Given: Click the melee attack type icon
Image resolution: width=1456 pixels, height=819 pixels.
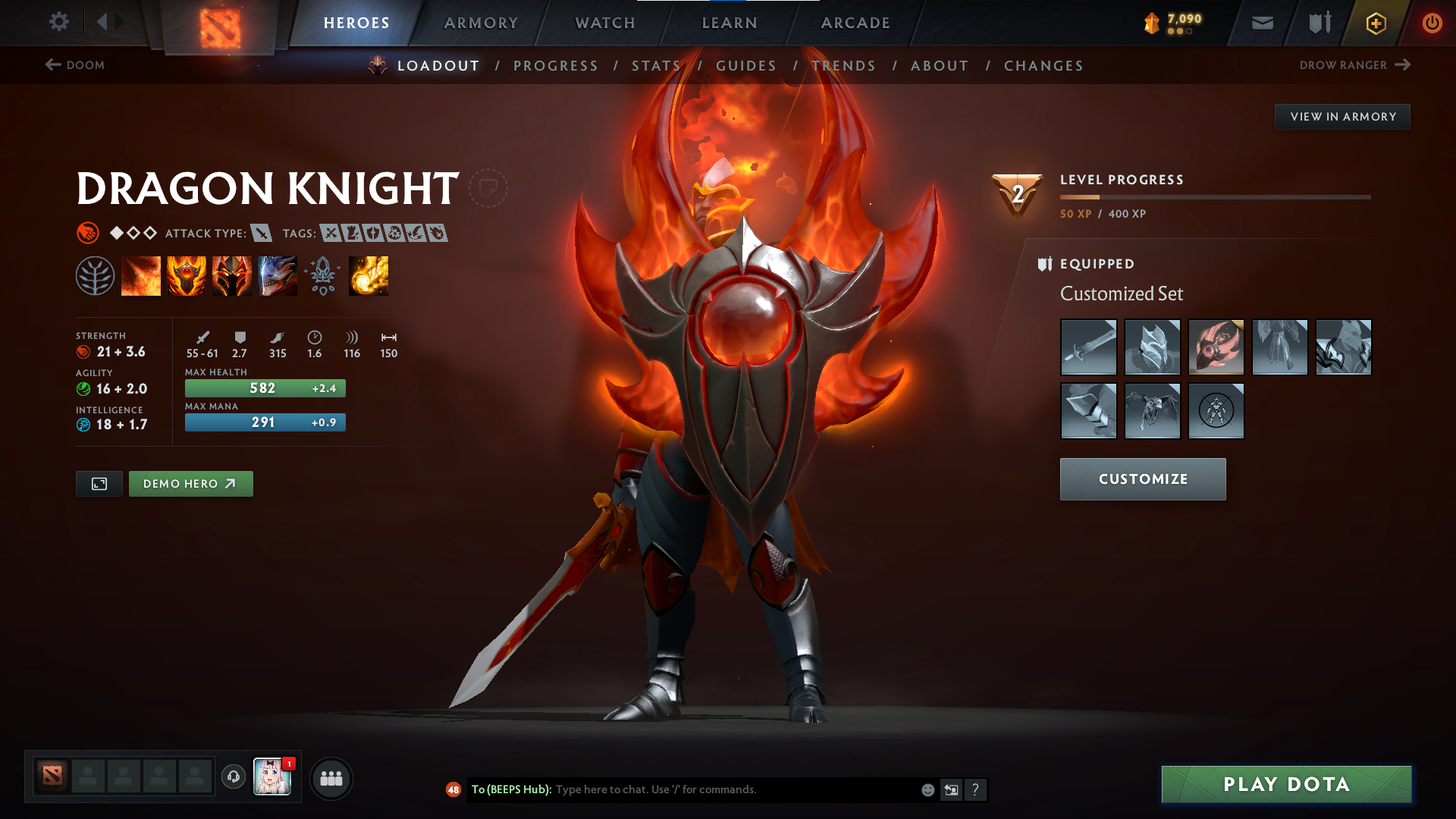Looking at the screenshot, I should tap(262, 234).
